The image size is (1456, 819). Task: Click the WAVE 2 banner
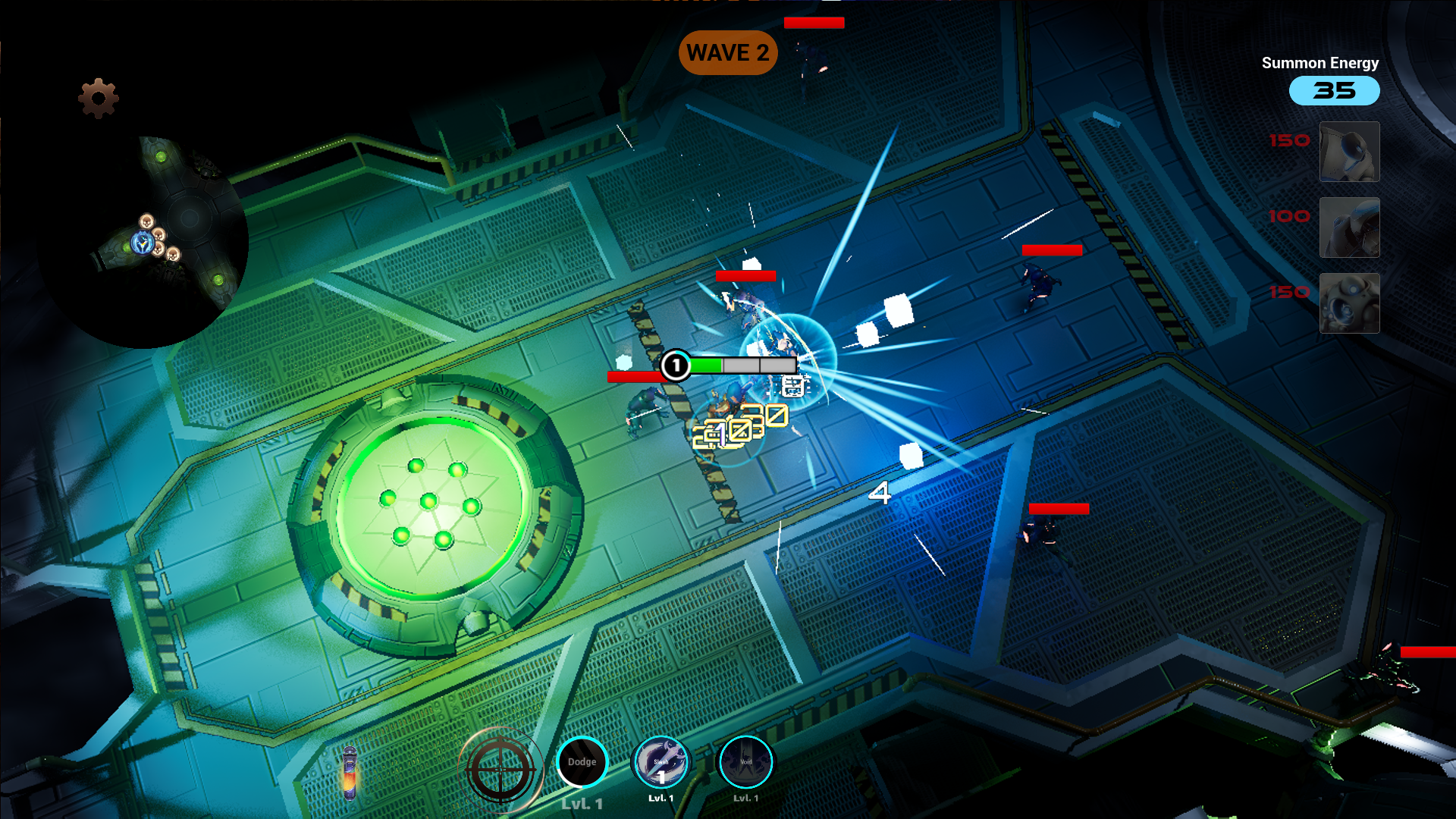[x=727, y=52]
